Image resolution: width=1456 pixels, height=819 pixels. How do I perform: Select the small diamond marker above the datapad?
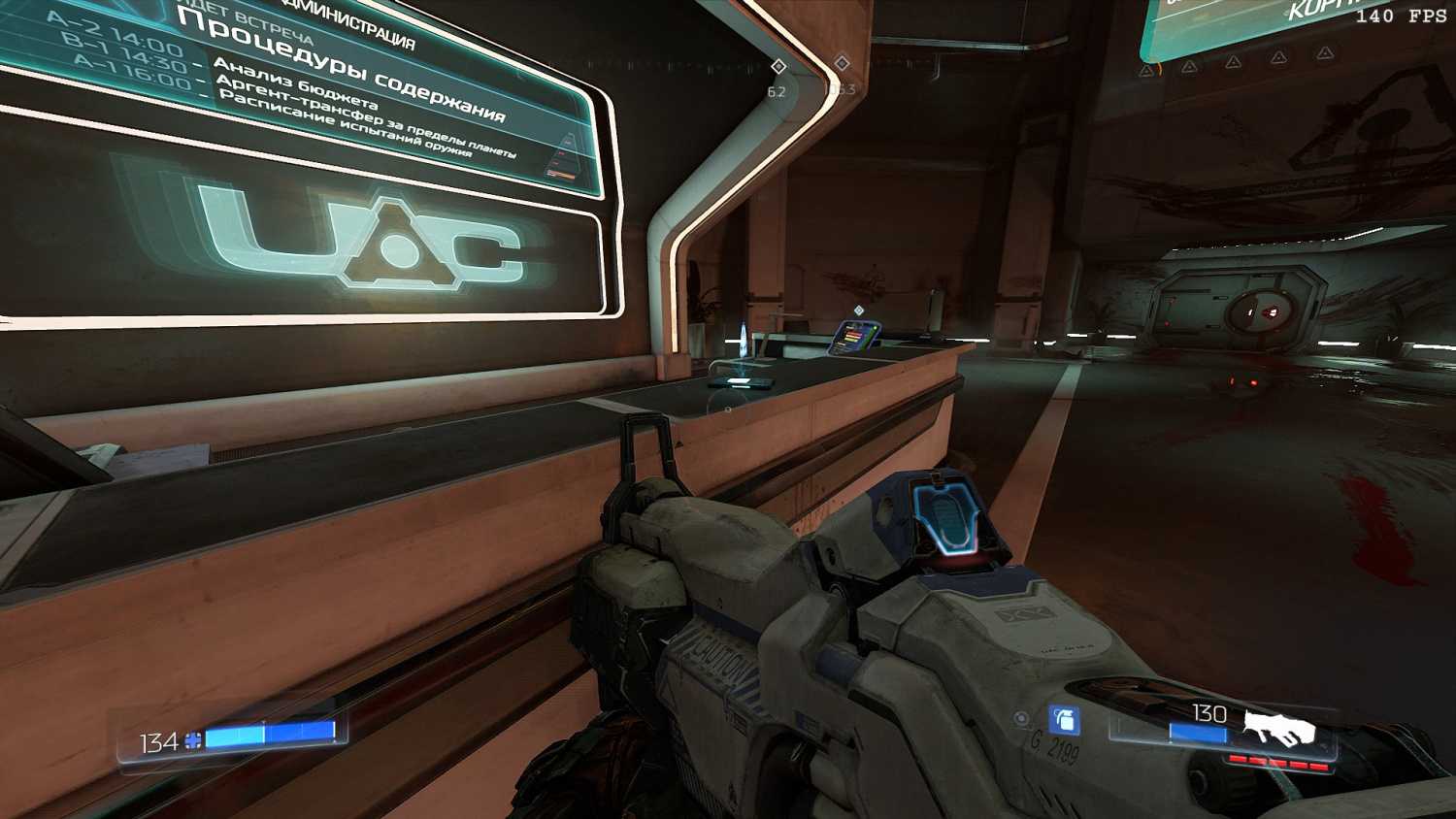coord(858,311)
